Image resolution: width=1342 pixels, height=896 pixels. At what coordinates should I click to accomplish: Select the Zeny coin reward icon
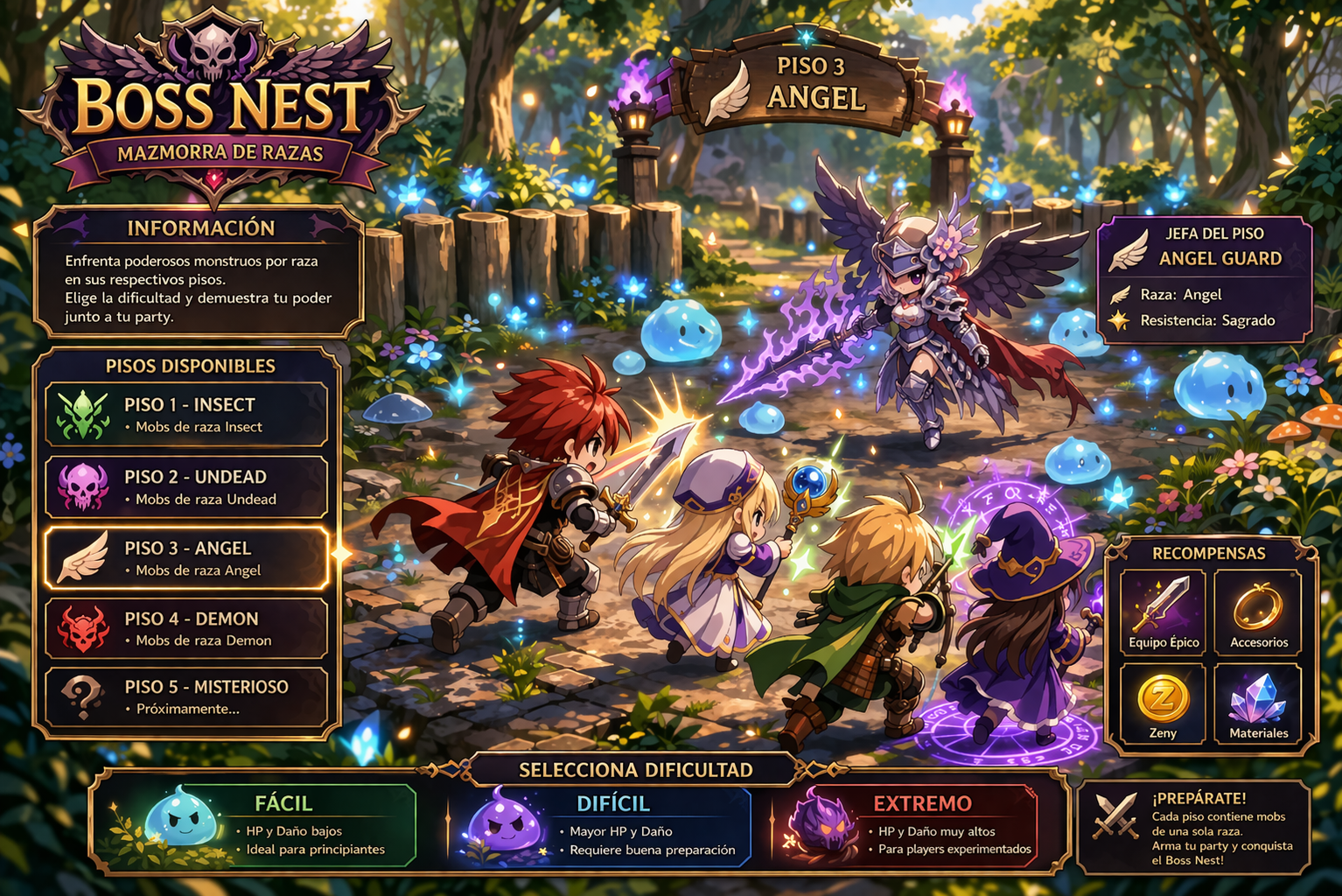(1164, 699)
